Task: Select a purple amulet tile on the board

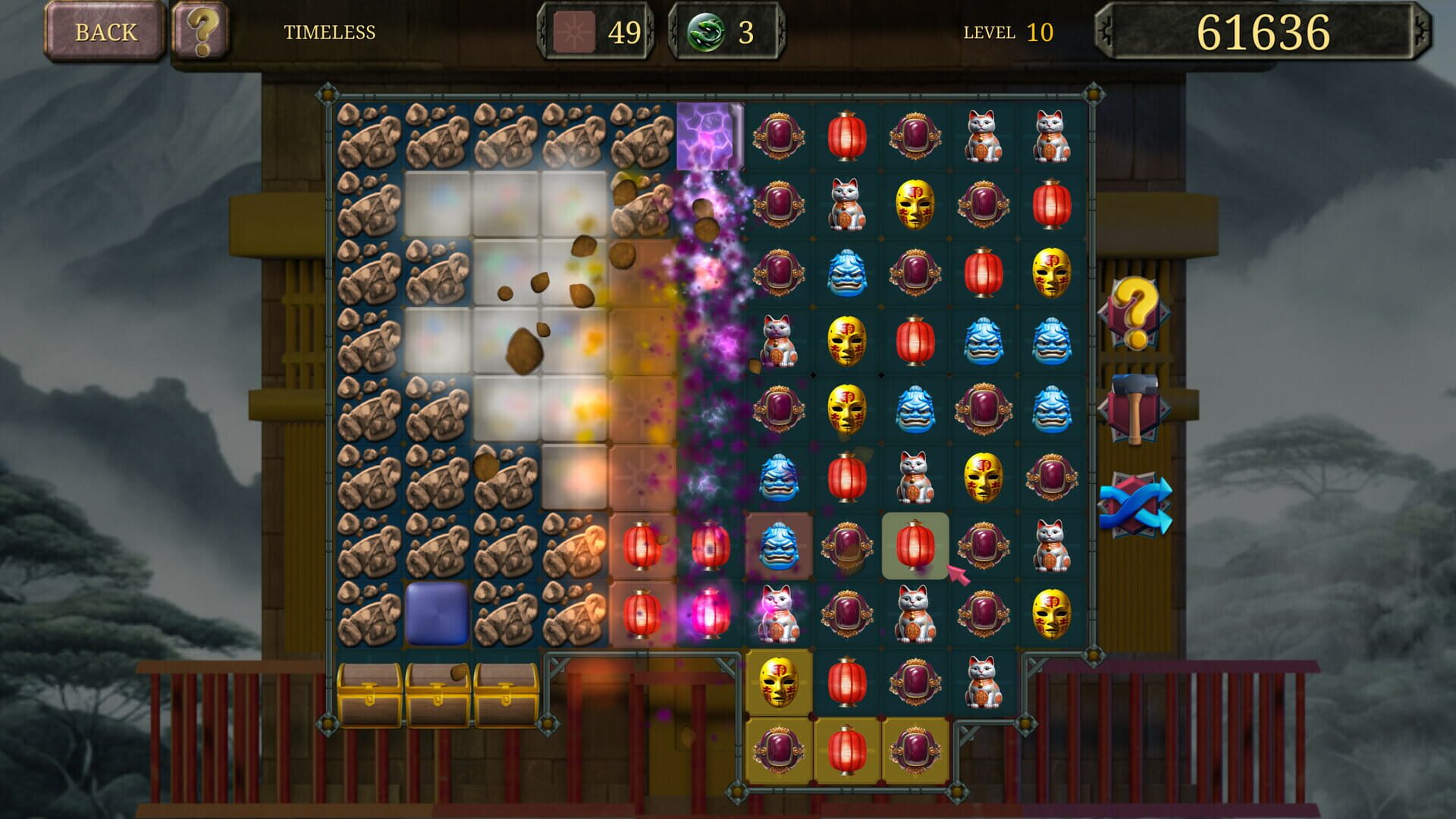Action: click(x=778, y=136)
